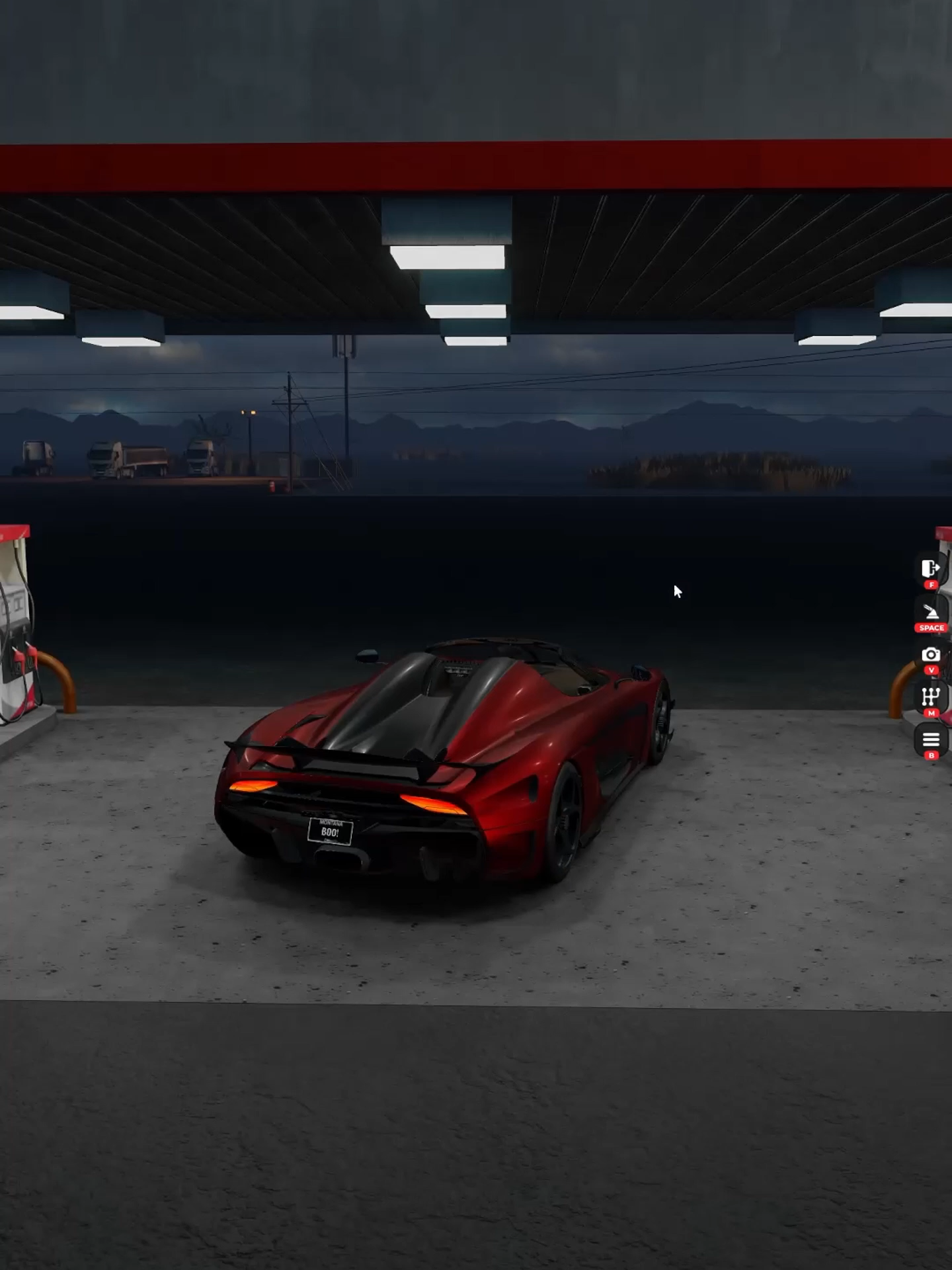Screen dimensions: 952x1270
Task: Select the exit-vehicle door icon
Action: 930,569
